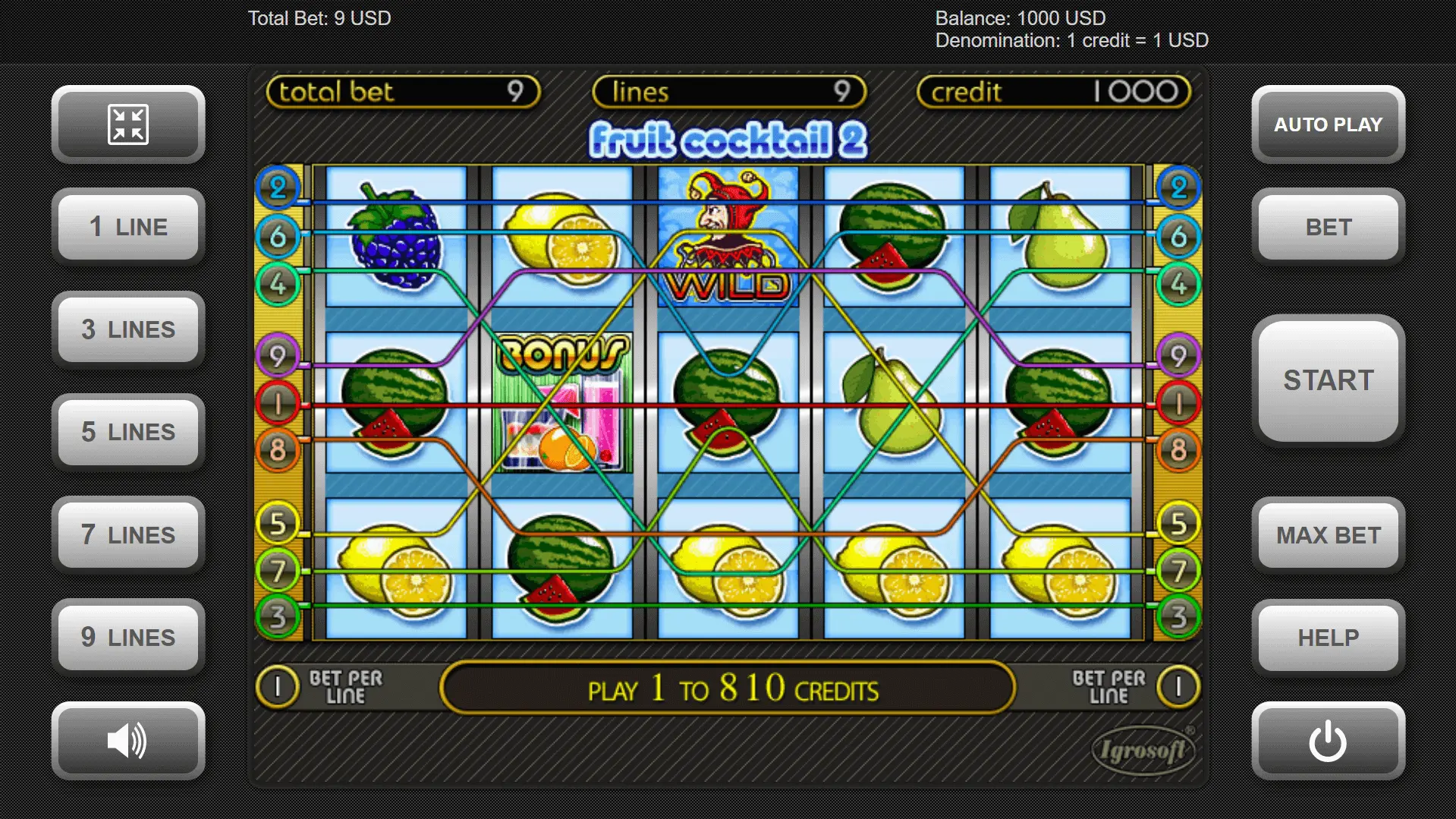
Task: Choose the 5 LINES button
Action: [128, 432]
